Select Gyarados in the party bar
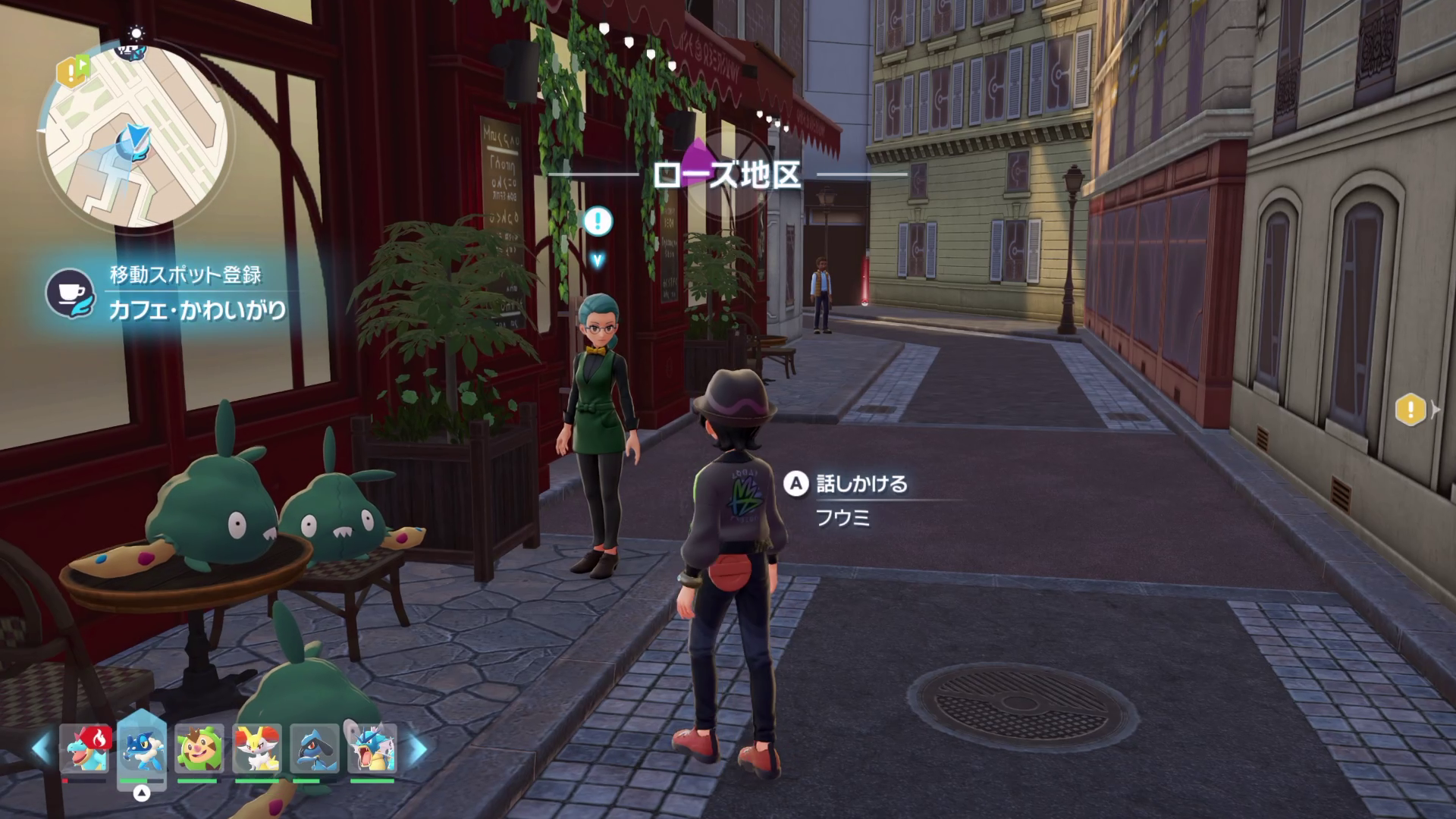The width and height of the screenshot is (1456, 819). [x=372, y=748]
